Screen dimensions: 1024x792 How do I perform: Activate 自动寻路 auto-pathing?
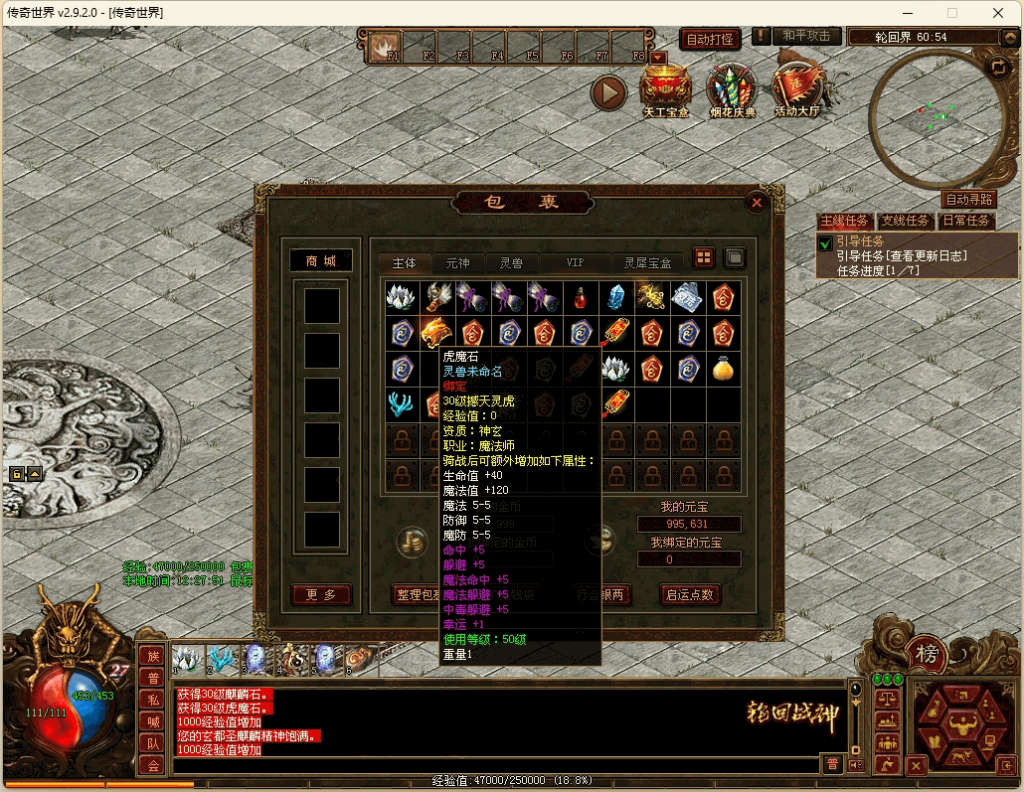pyautogui.click(x=968, y=200)
